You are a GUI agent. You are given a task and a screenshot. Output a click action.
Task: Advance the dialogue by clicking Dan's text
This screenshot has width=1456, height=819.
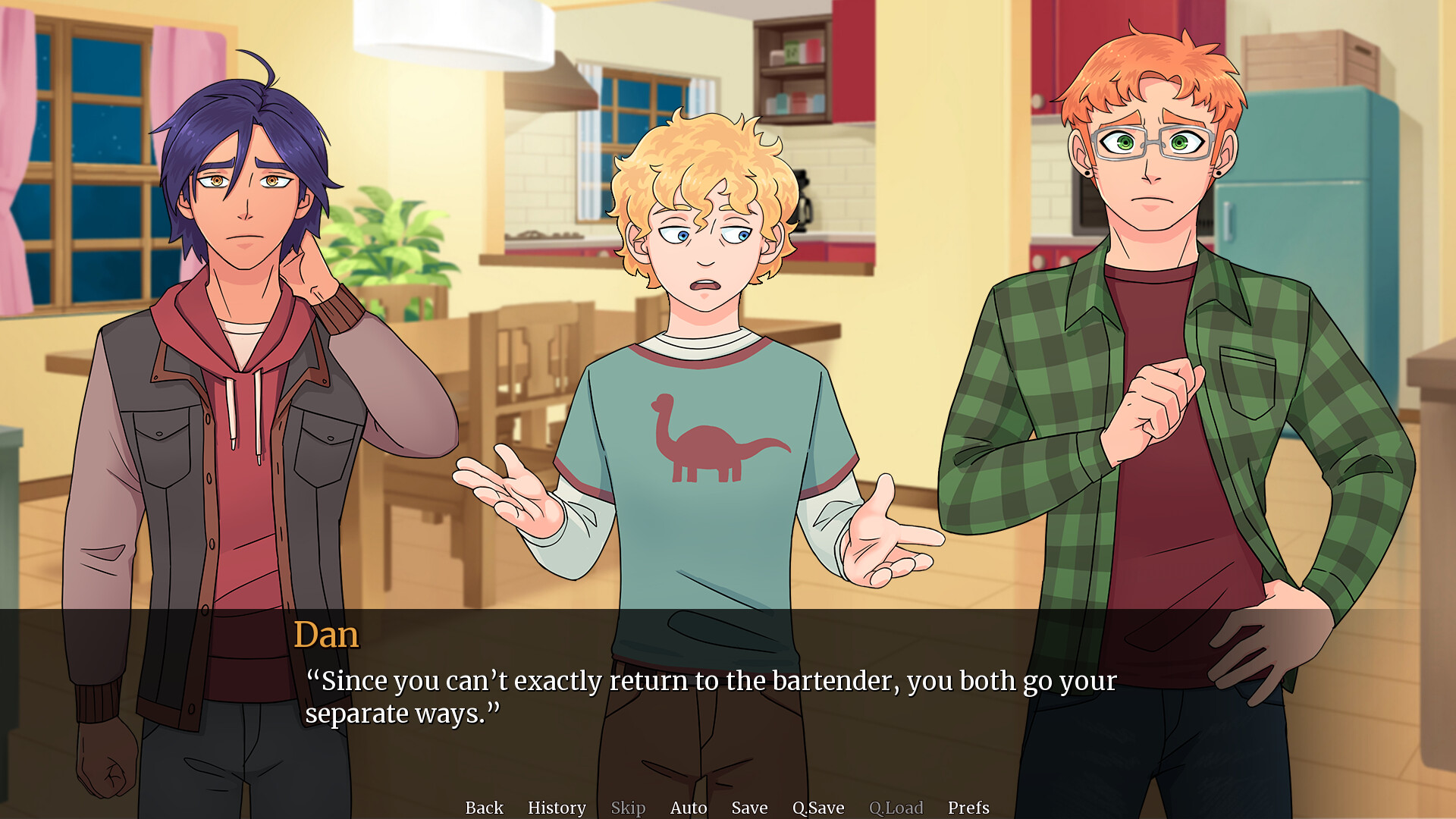(x=710, y=697)
